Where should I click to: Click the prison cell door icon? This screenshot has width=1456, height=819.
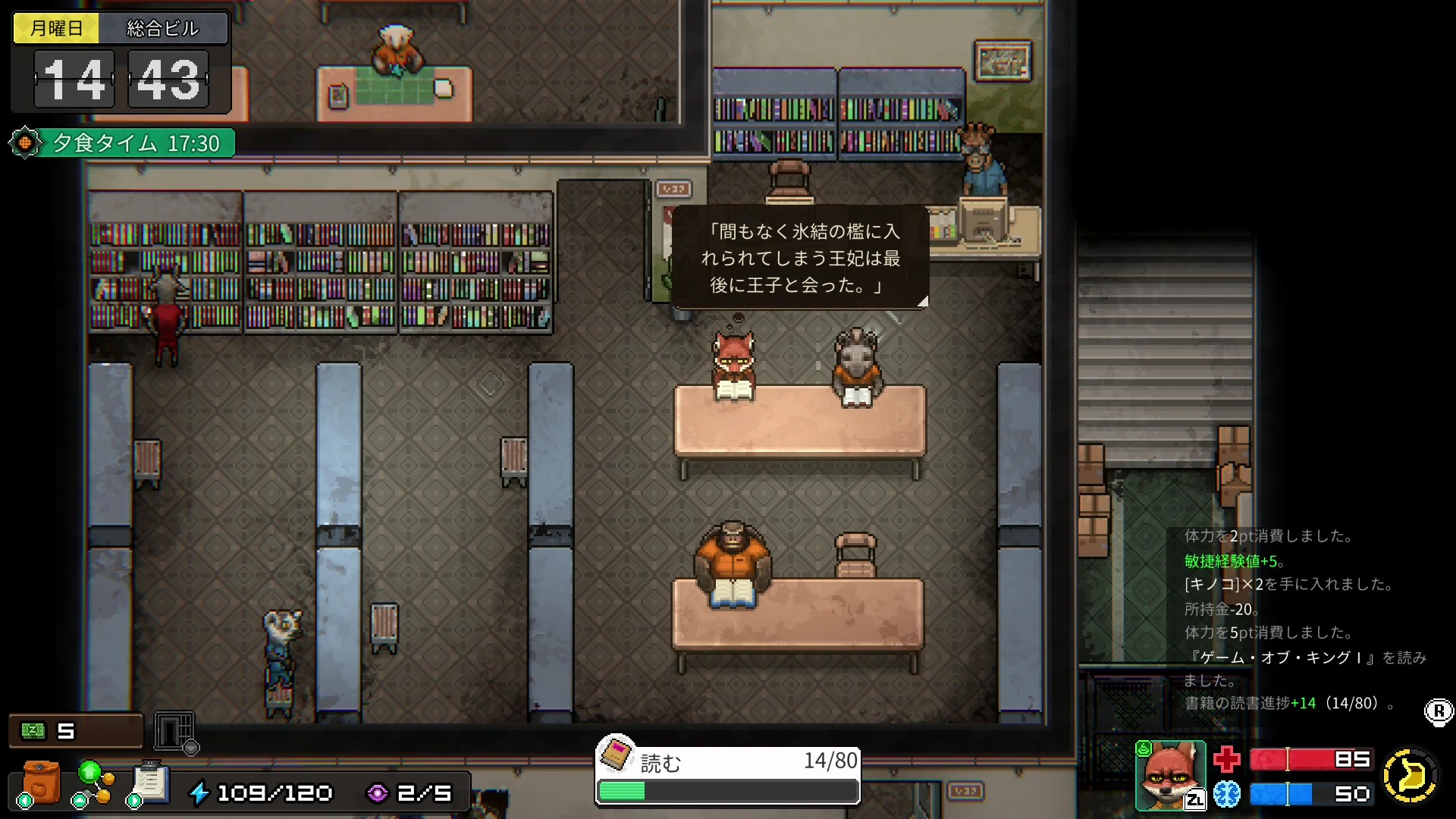click(174, 731)
